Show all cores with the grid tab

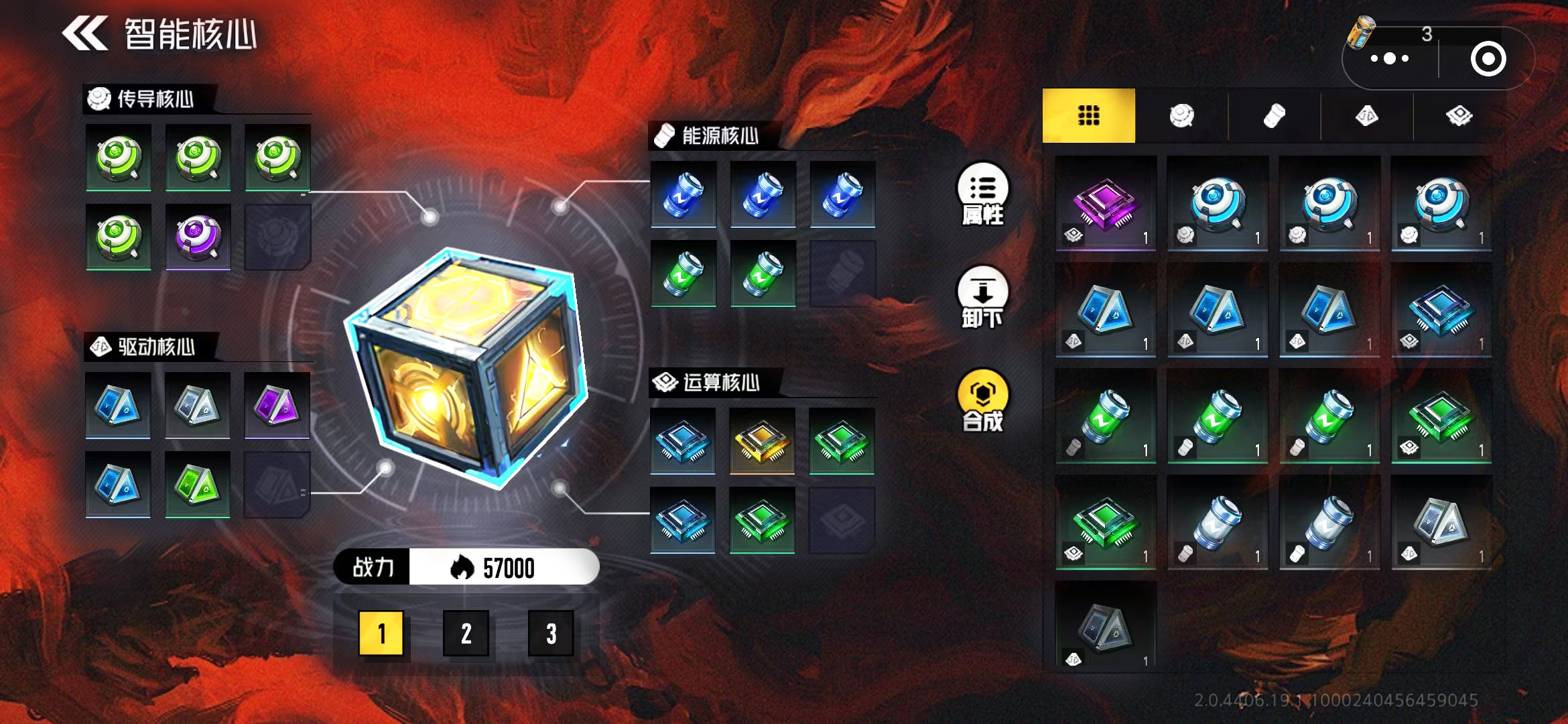click(1088, 115)
